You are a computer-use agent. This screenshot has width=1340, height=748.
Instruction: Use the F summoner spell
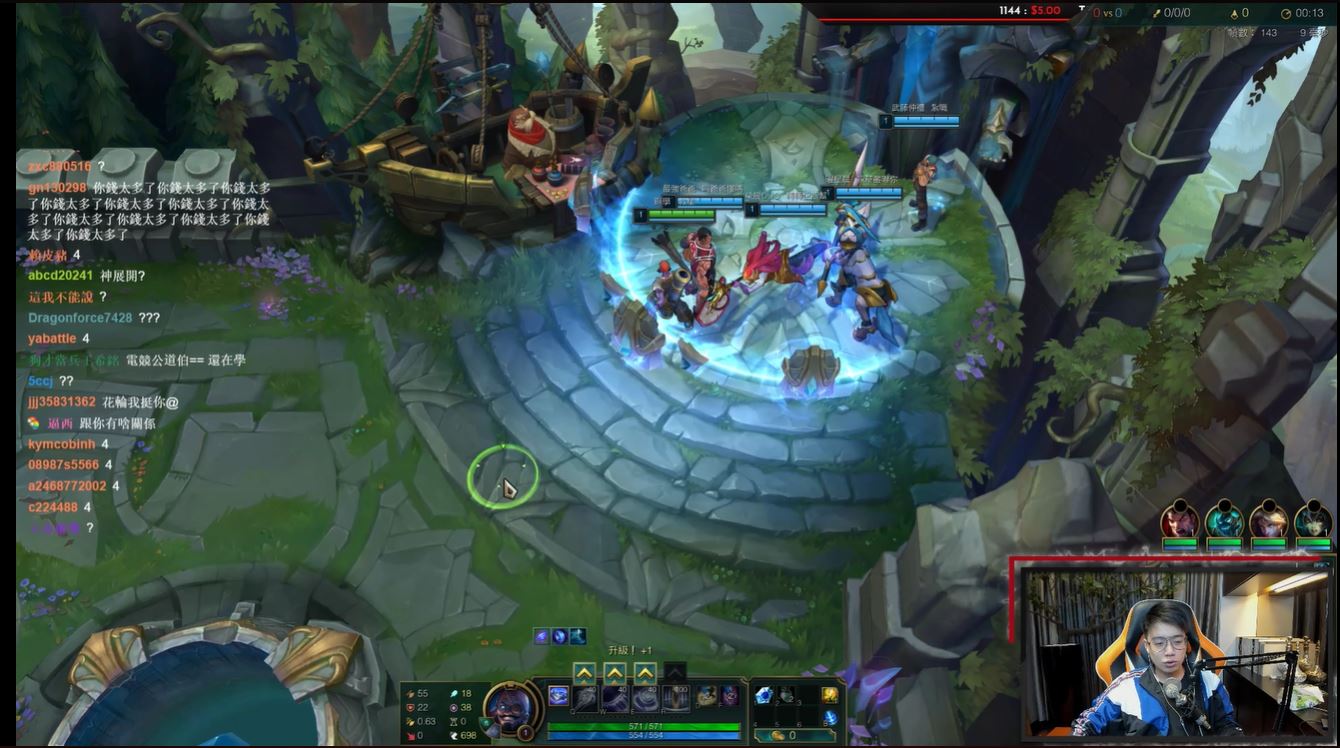729,695
